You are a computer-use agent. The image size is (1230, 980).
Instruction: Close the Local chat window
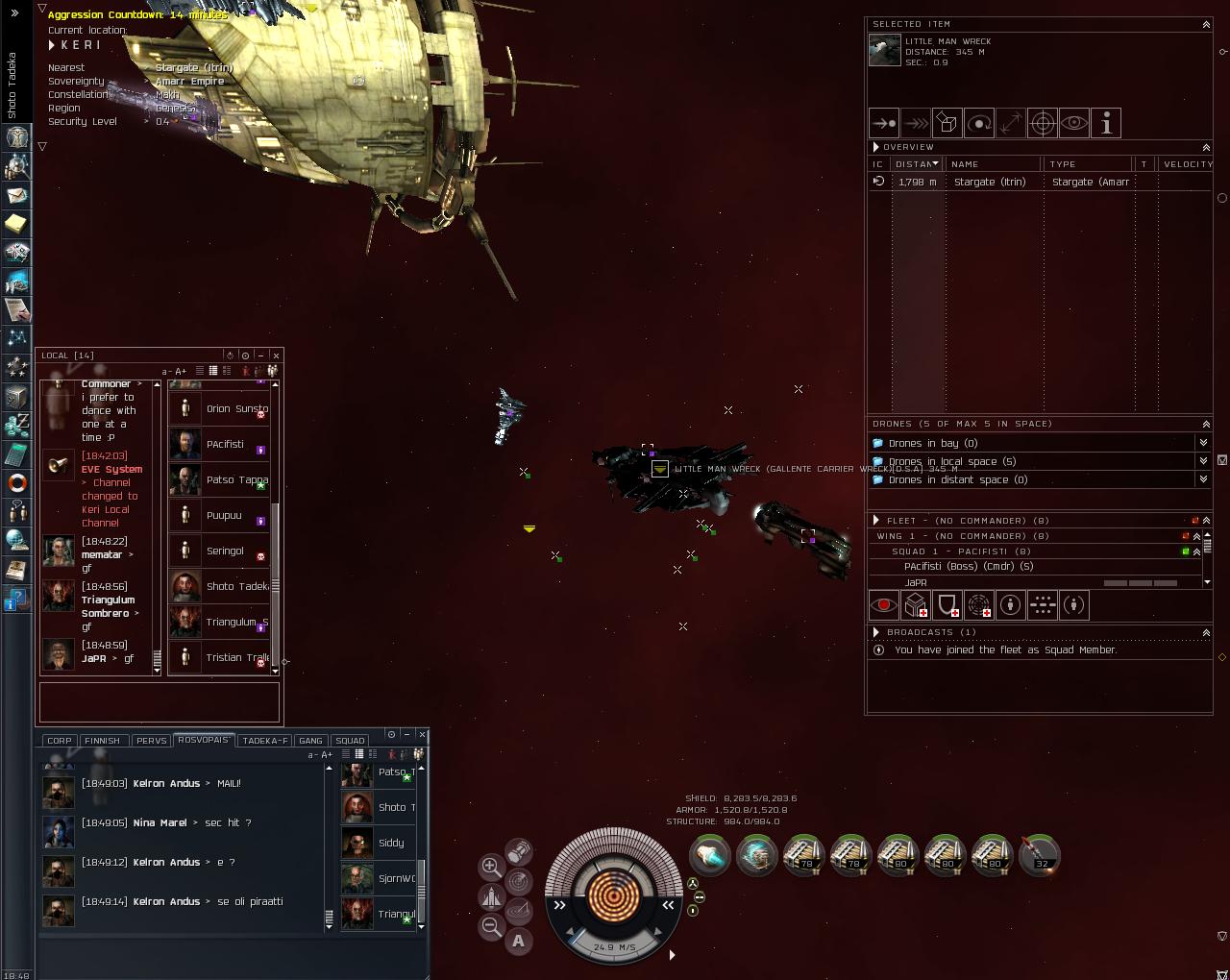point(276,355)
